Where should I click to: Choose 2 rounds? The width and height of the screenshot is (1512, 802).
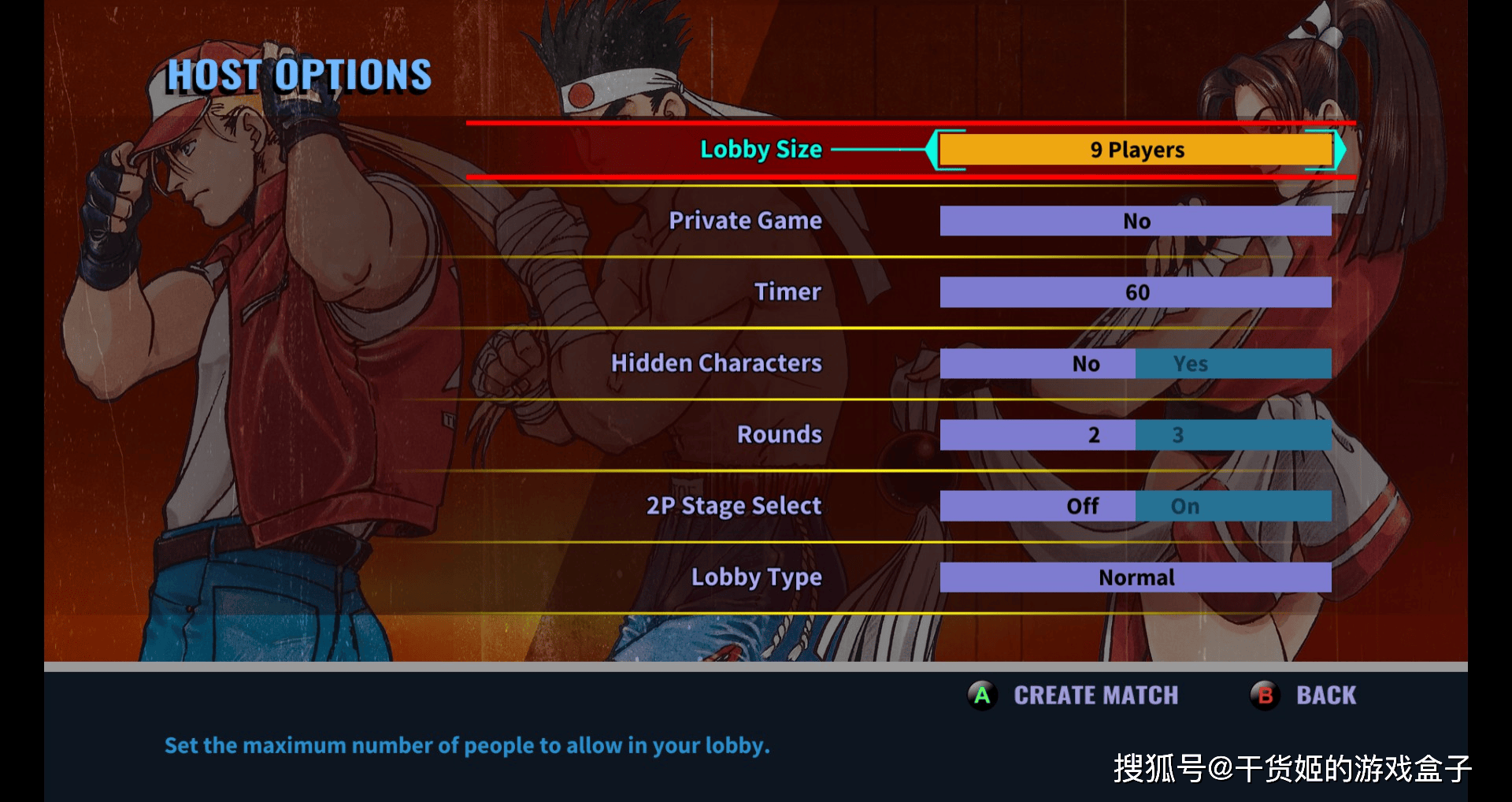point(1038,435)
